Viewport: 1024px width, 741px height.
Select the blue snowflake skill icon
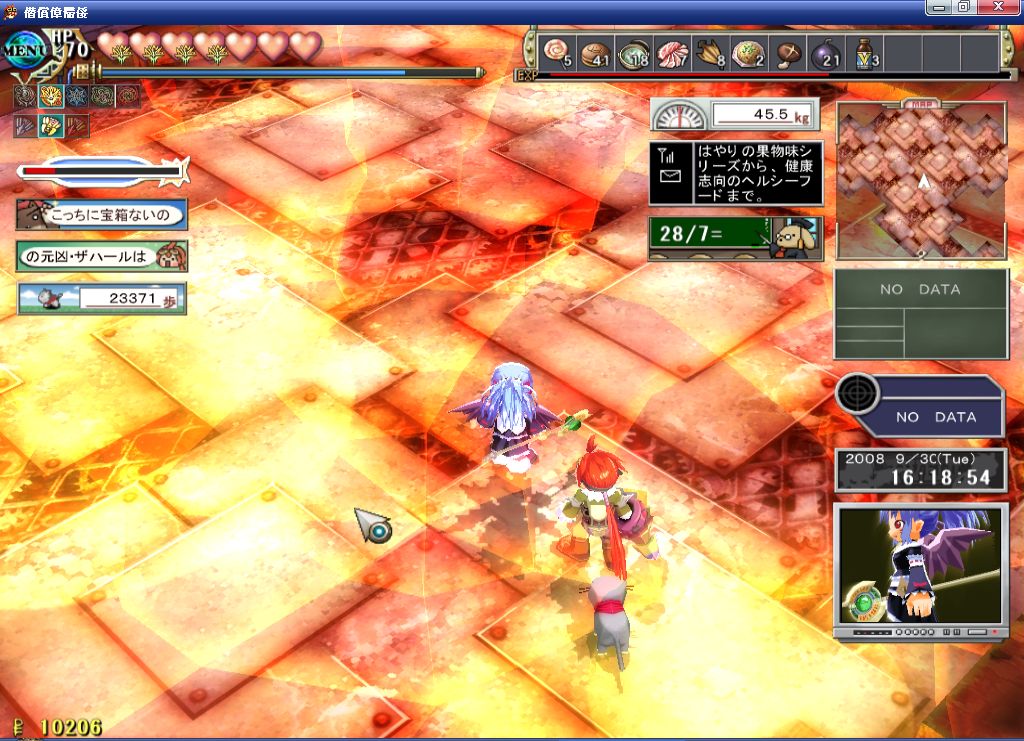coord(75,97)
